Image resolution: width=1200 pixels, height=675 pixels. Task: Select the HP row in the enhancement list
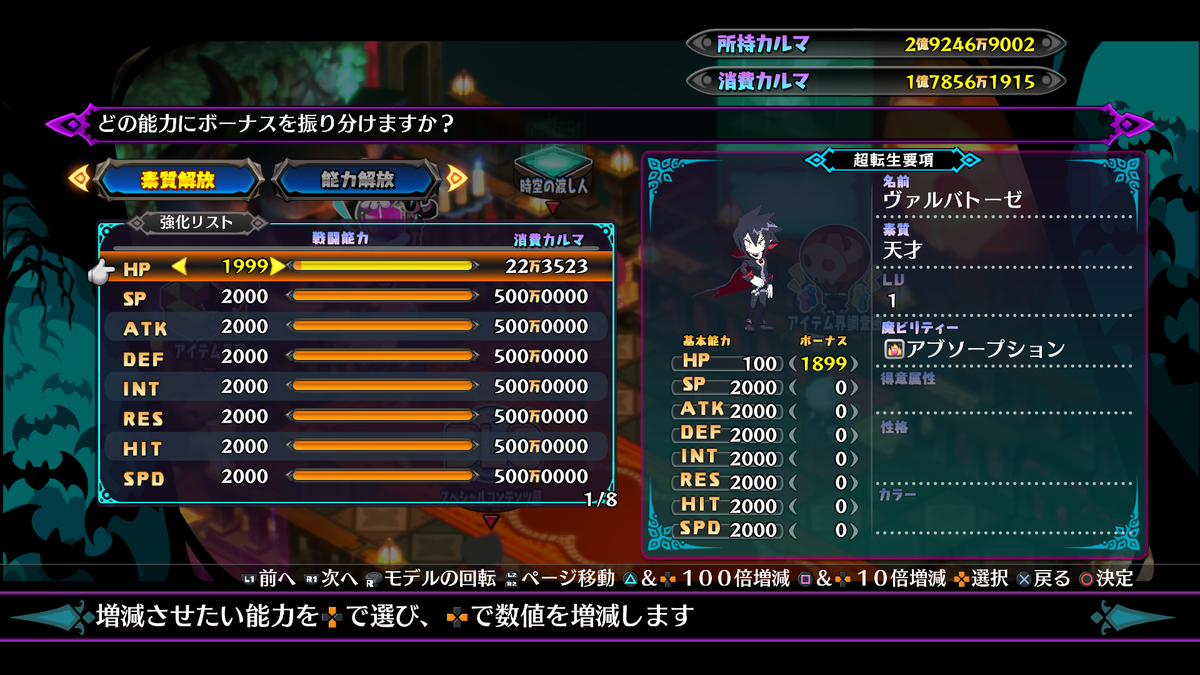[355, 266]
